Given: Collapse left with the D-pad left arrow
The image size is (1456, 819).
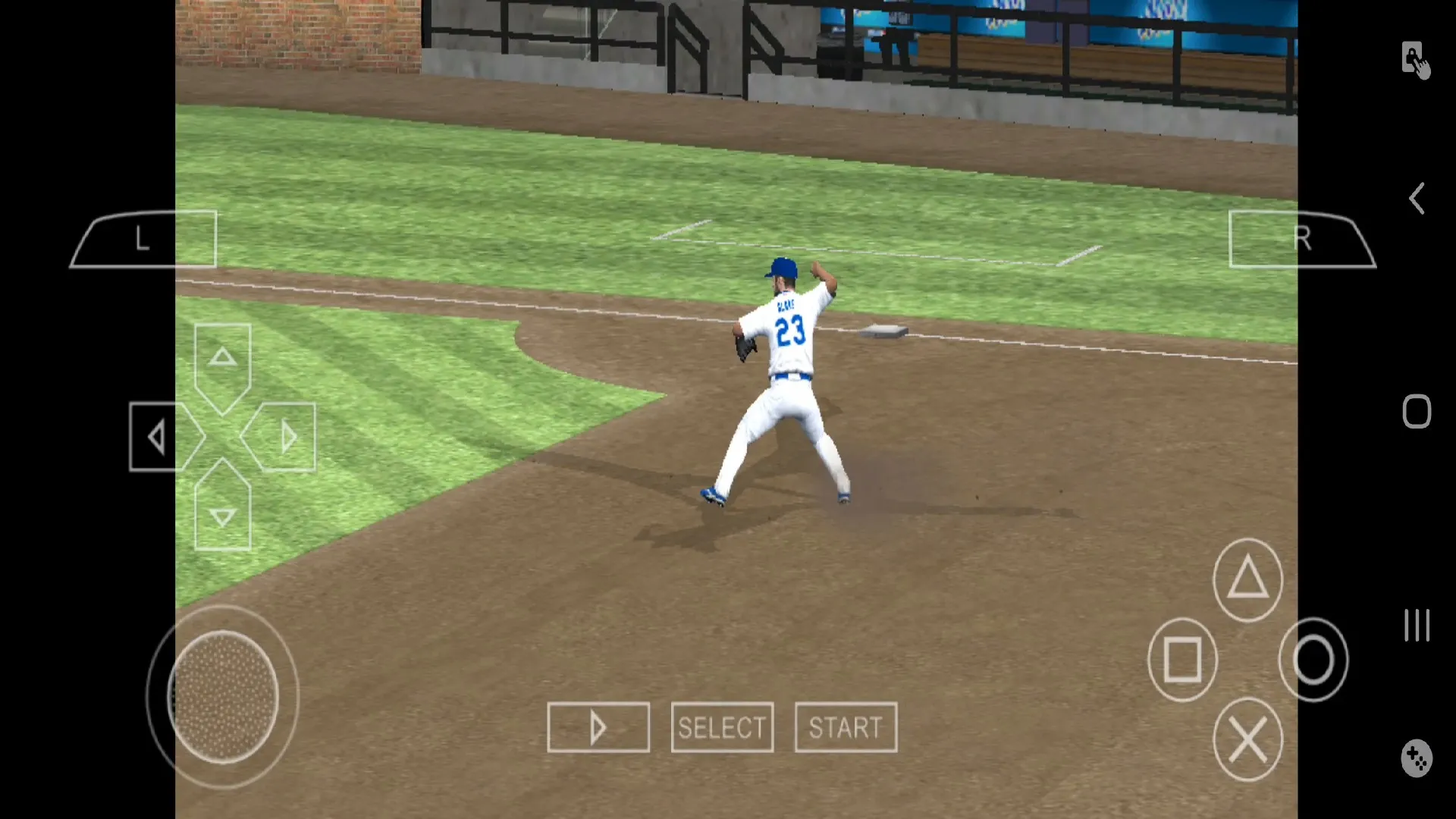Looking at the screenshot, I should [x=157, y=438].
